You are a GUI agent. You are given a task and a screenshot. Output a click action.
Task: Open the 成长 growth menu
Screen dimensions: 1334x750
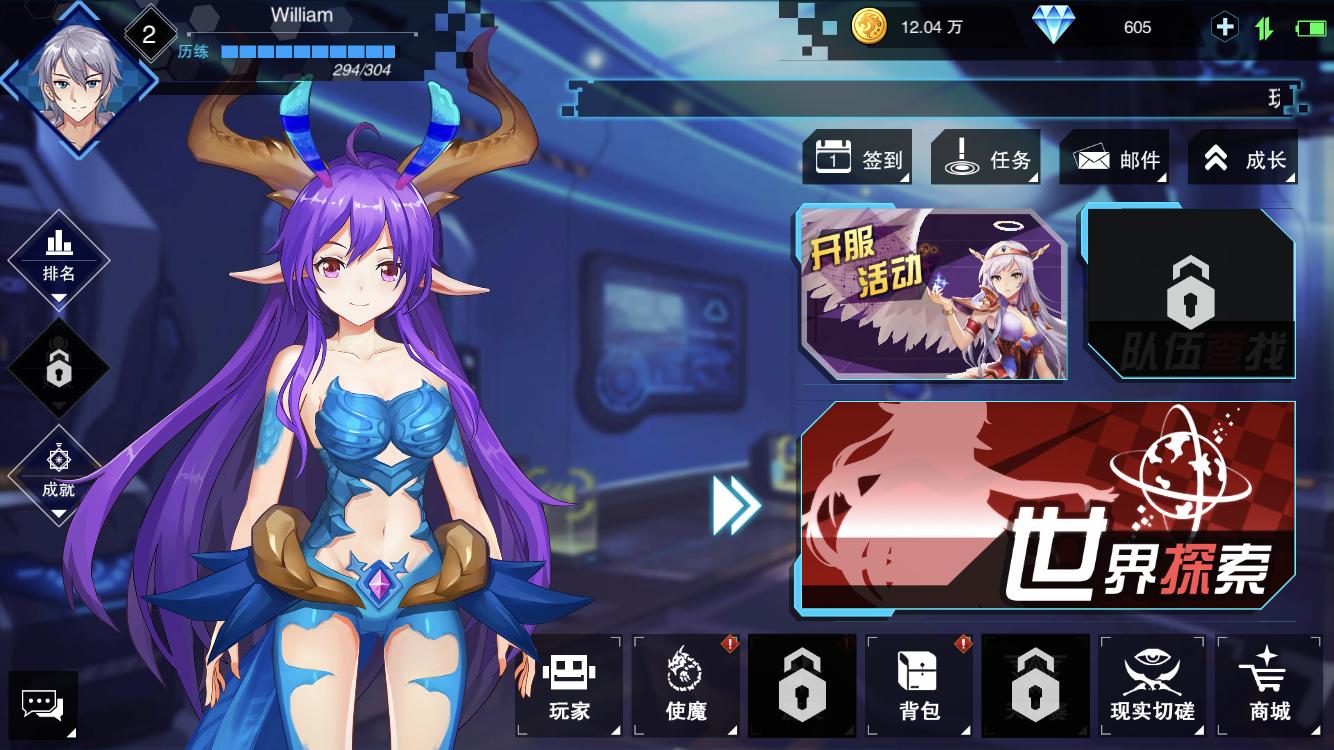click(1243, 158)
